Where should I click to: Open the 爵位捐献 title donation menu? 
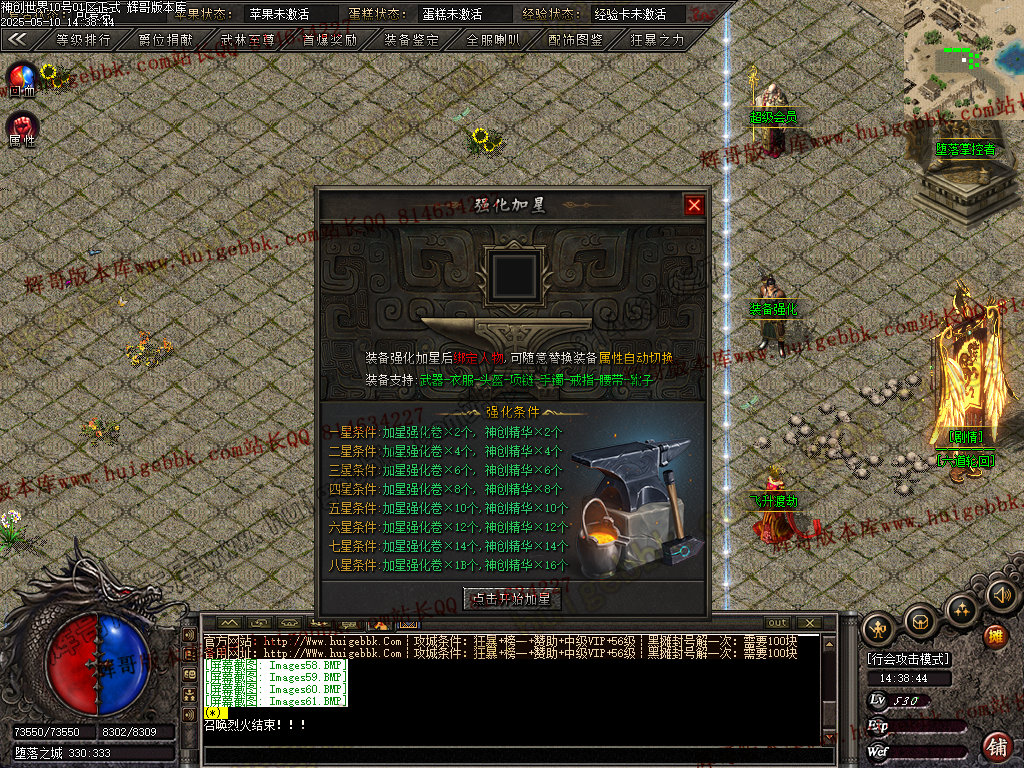165,40
